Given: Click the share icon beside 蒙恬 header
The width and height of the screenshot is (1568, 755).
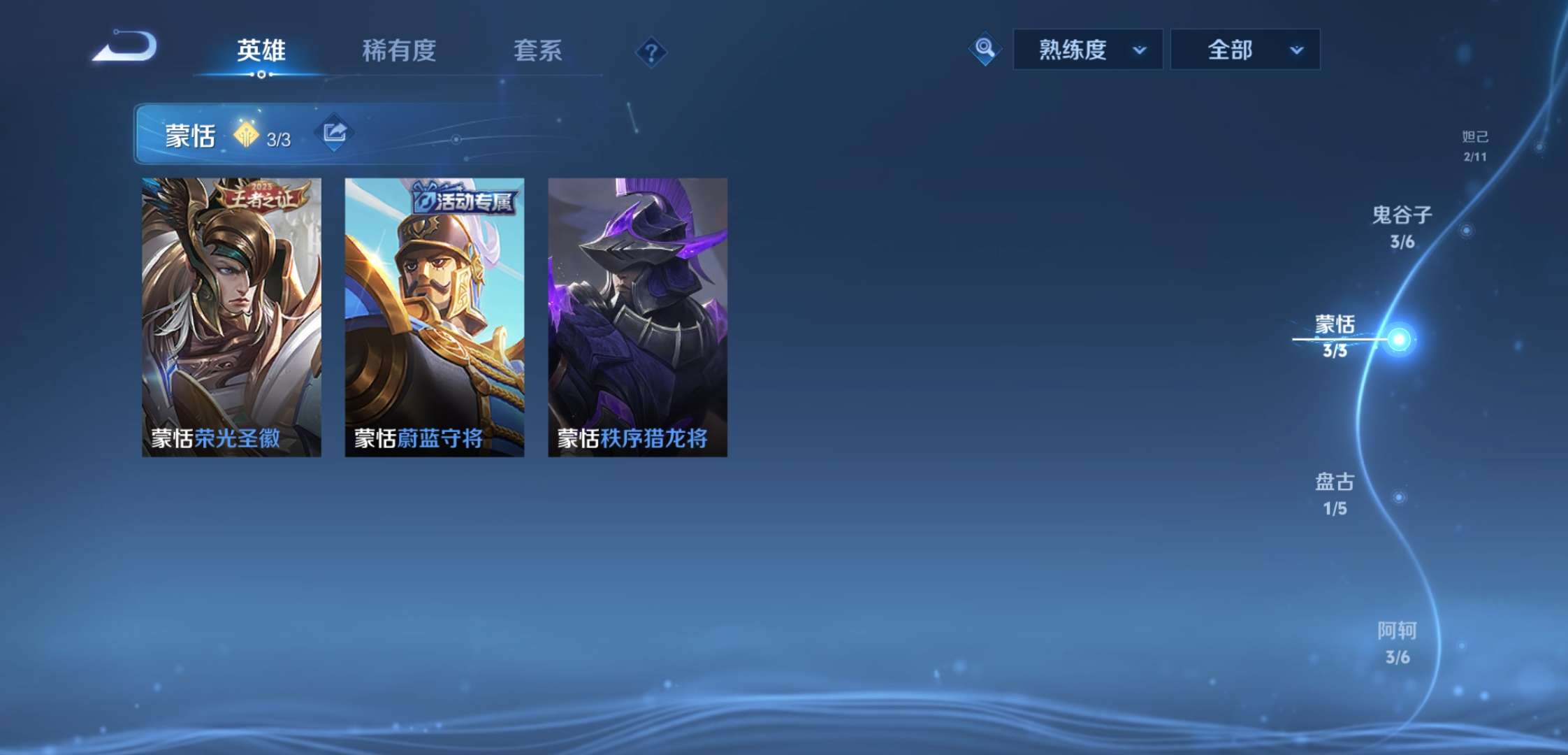Looking at the screenshot, I should 333,131.
